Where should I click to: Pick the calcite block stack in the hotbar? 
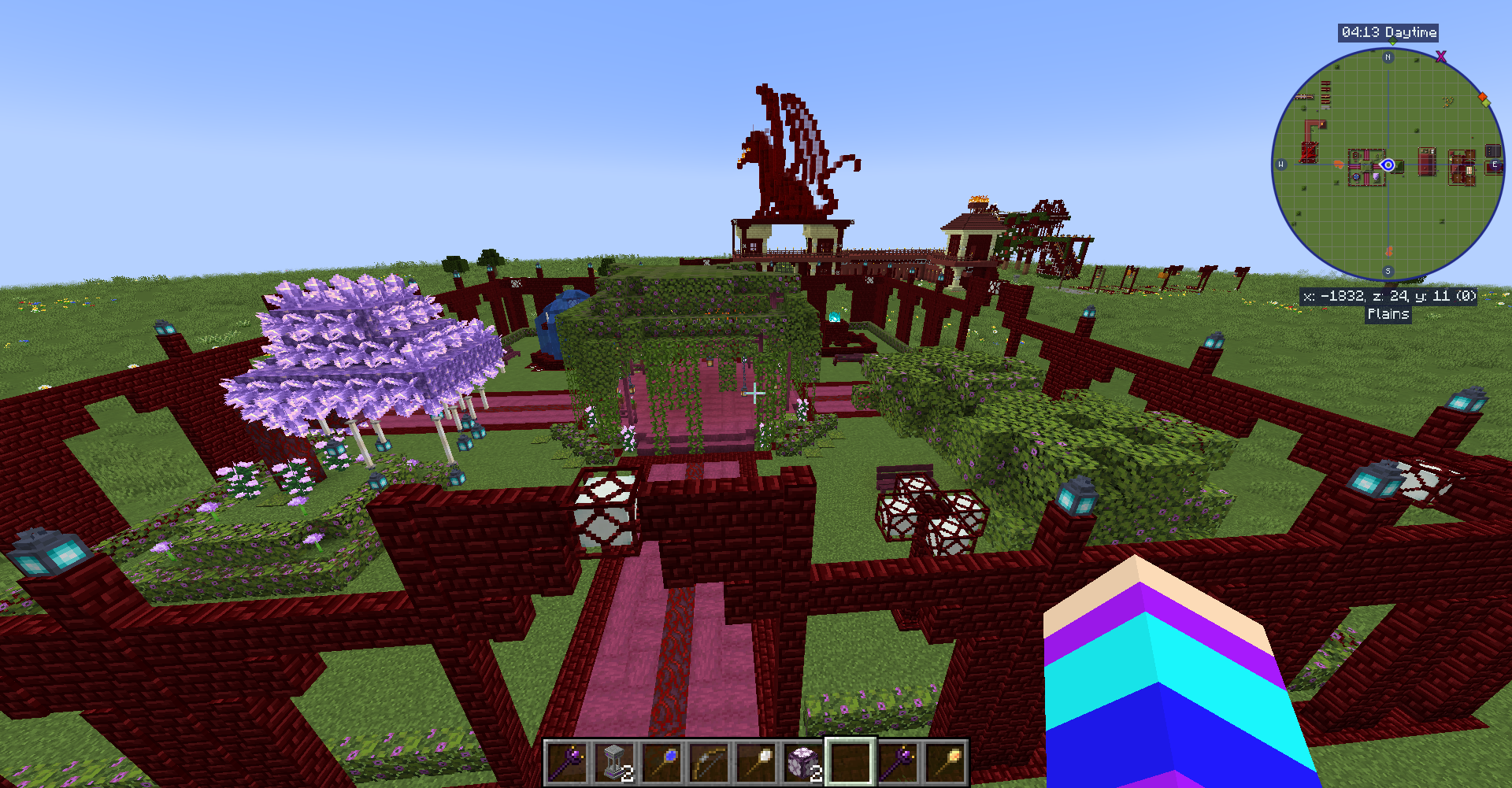pyautogui.click(x=803, y=762)
